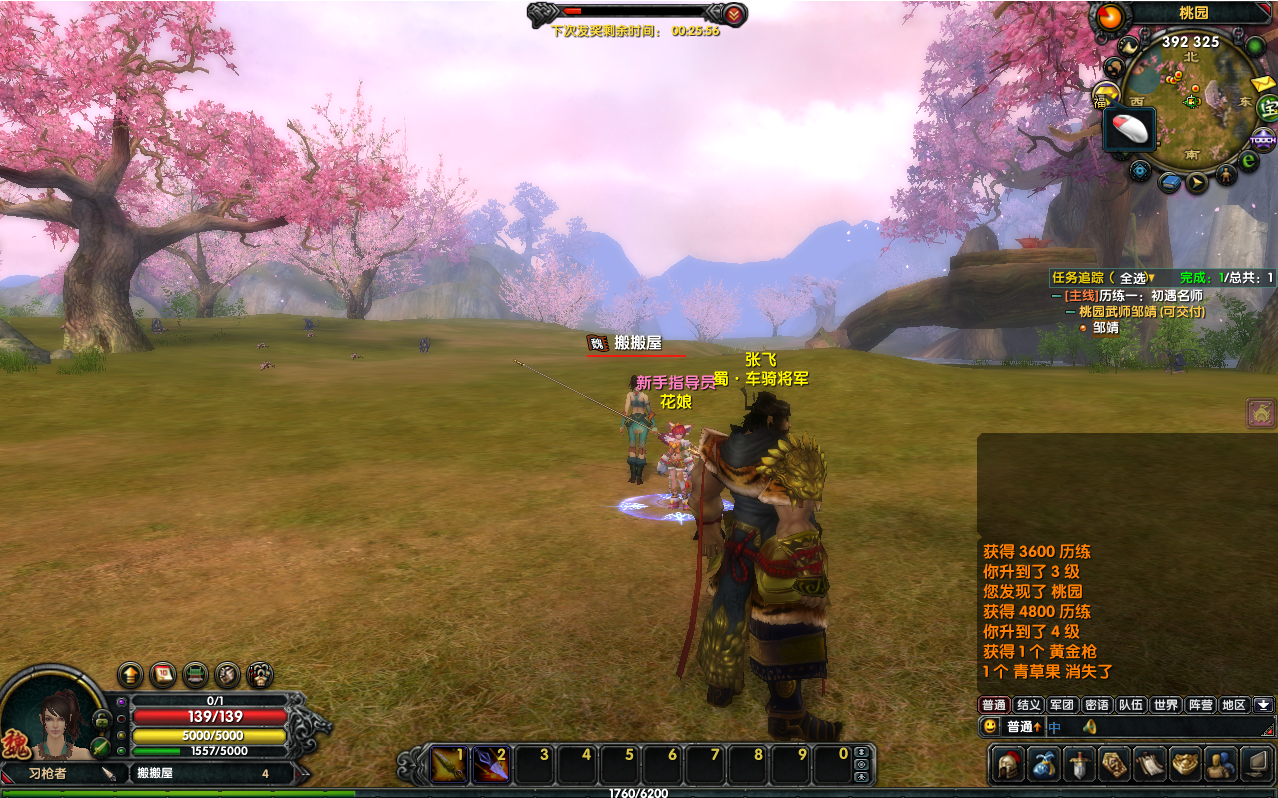Use the spear skill in hotbar slot 2
Screen dimensions: 1278x798
(x=490, y=765)
